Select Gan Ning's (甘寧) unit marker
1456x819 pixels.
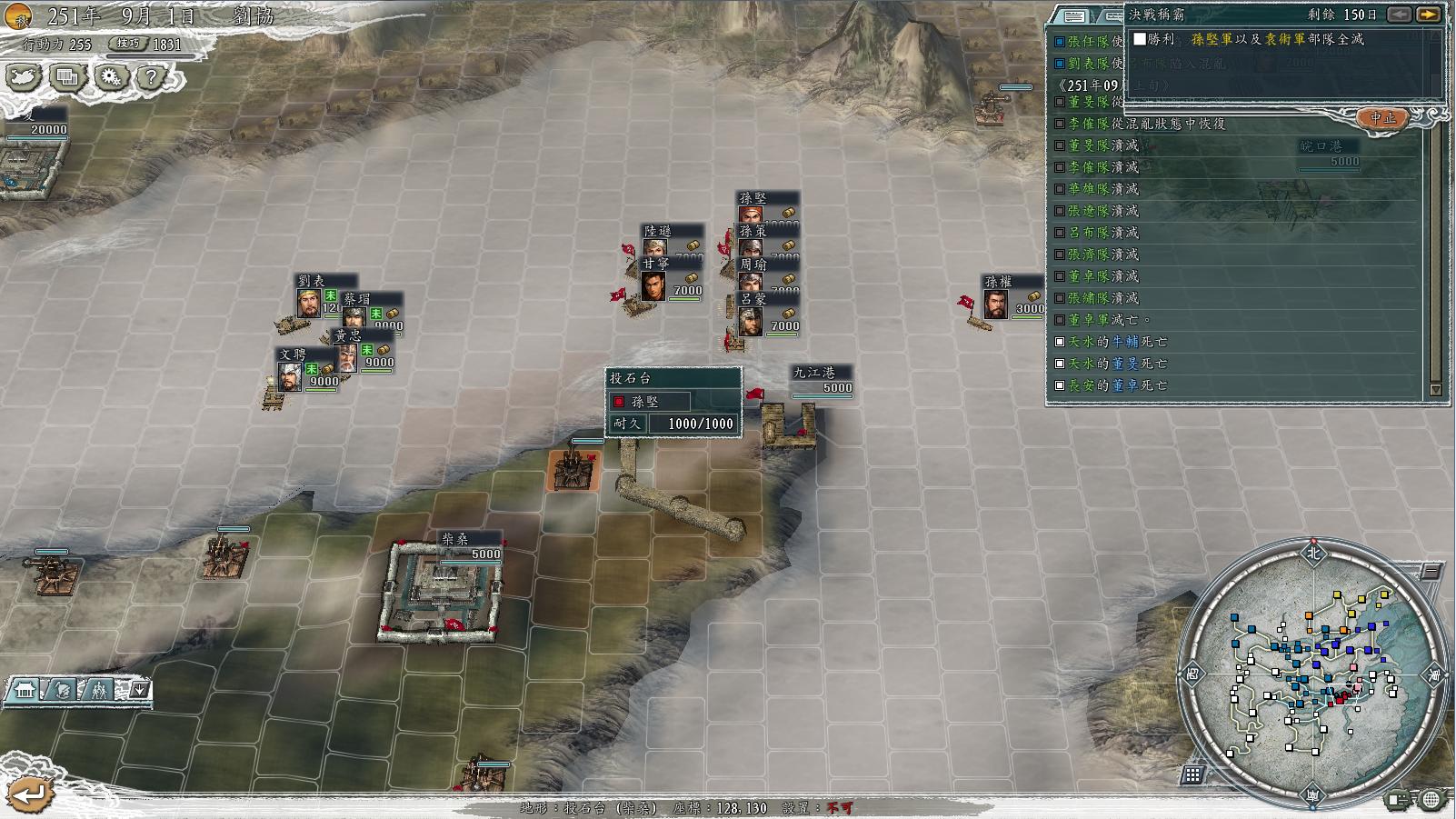coord(653,285)
